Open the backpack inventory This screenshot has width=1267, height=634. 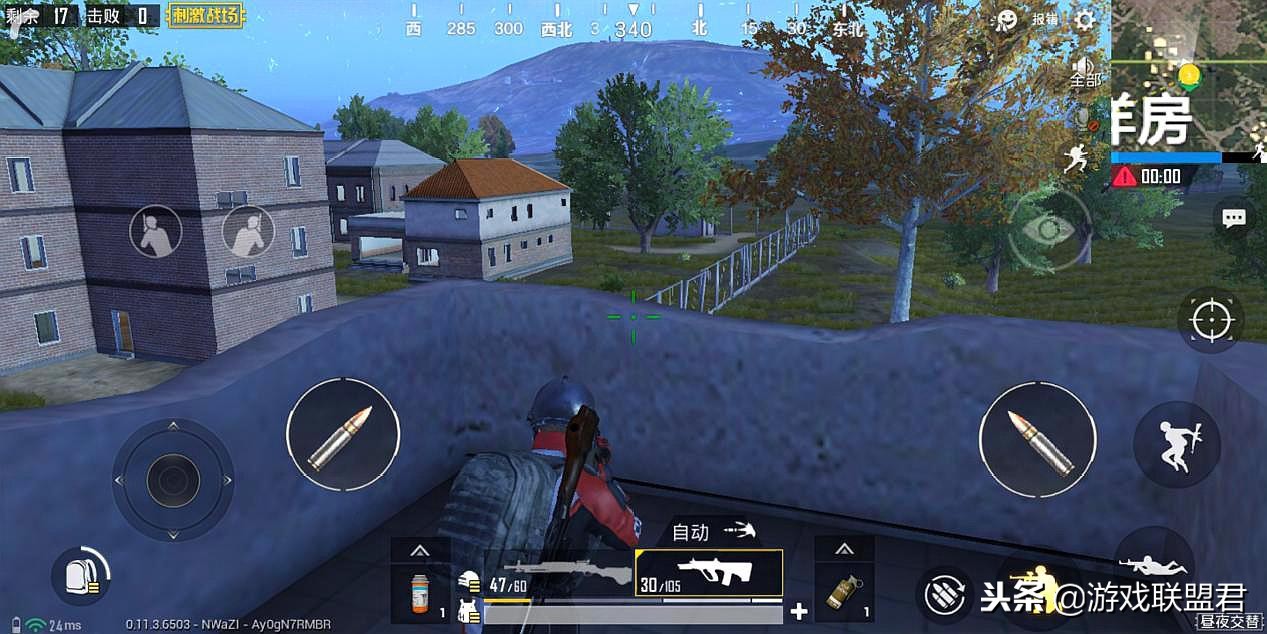point(80,576)
